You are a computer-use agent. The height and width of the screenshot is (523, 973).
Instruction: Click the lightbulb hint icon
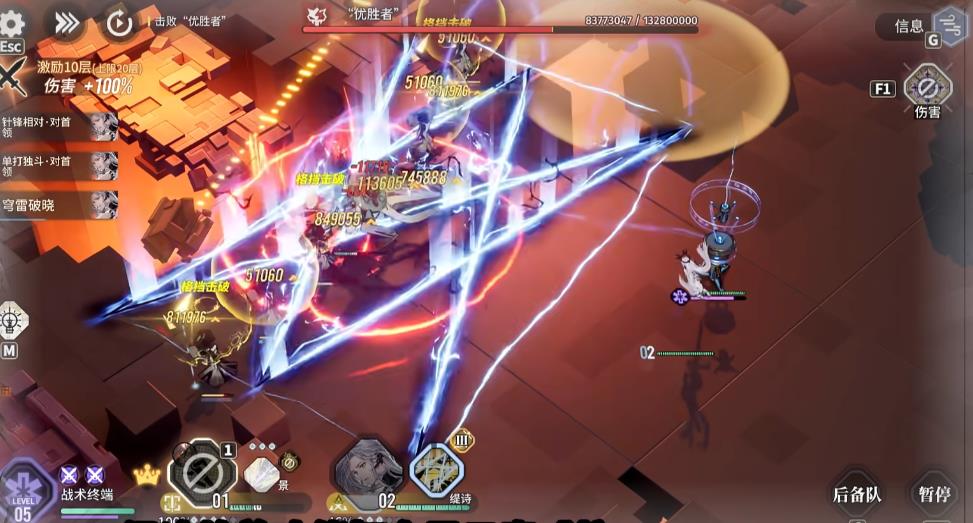coord(12,321)
